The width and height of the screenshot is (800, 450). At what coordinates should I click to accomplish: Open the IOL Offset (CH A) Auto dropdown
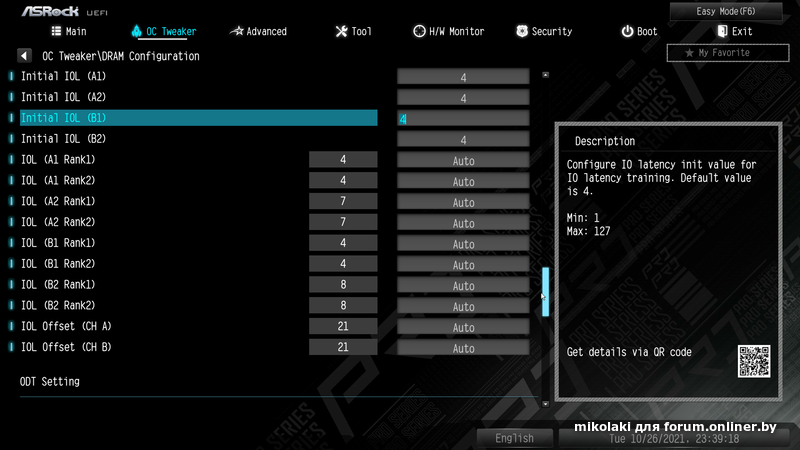(463, 327)
